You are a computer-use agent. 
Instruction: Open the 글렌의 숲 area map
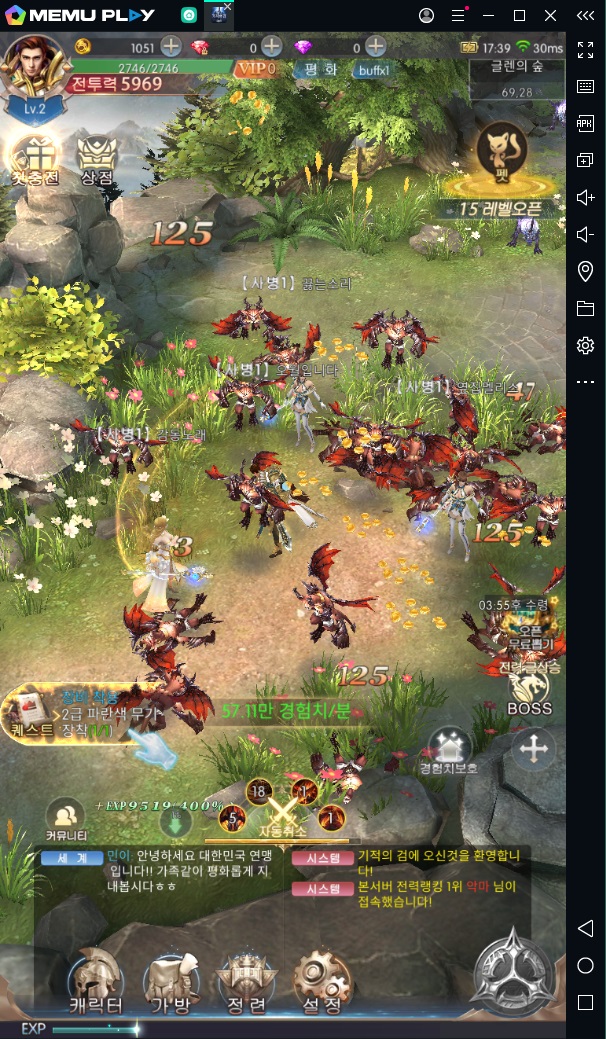click(x=517, y=76)
